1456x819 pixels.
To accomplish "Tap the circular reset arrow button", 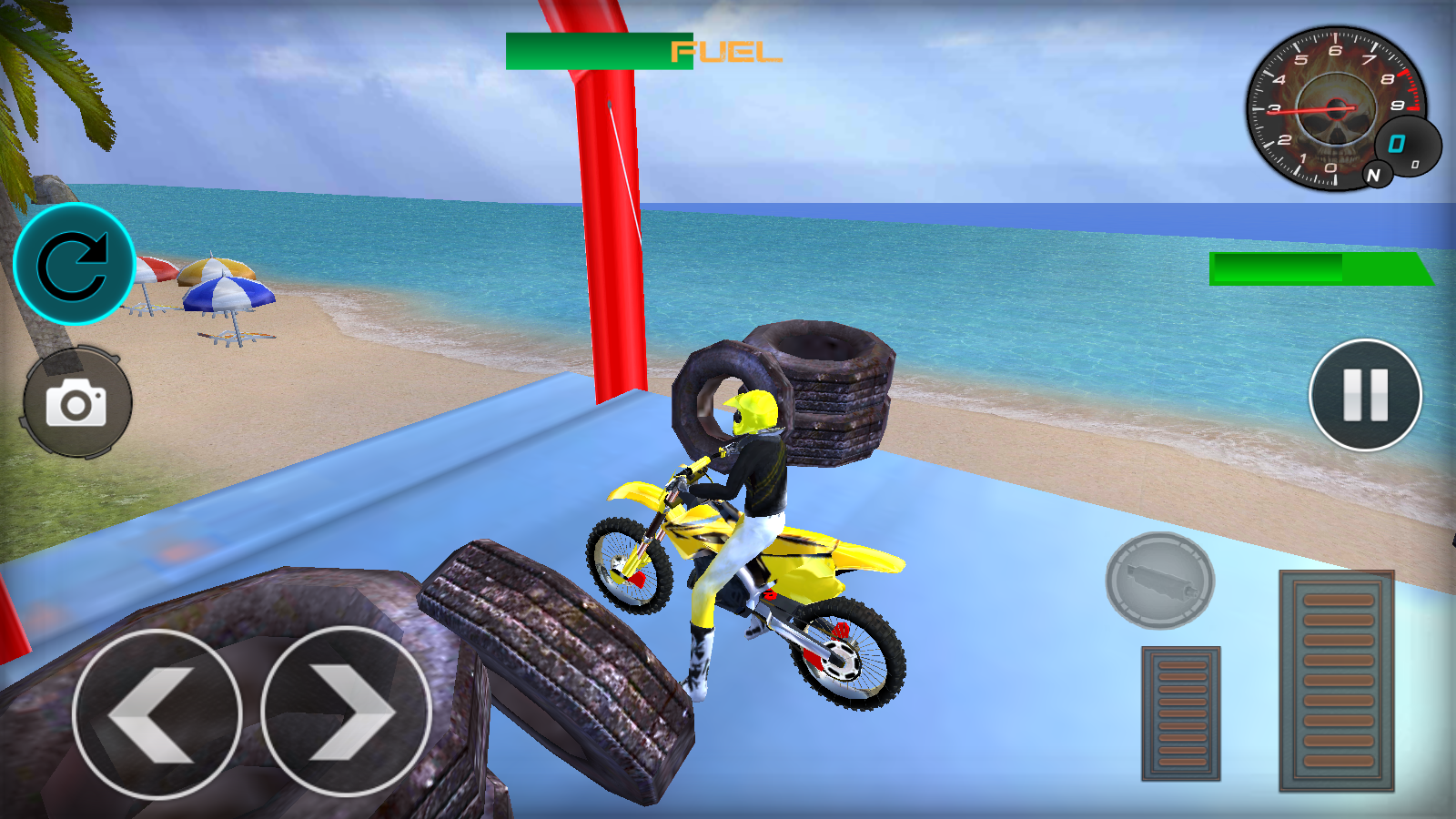I will (74, 265).
